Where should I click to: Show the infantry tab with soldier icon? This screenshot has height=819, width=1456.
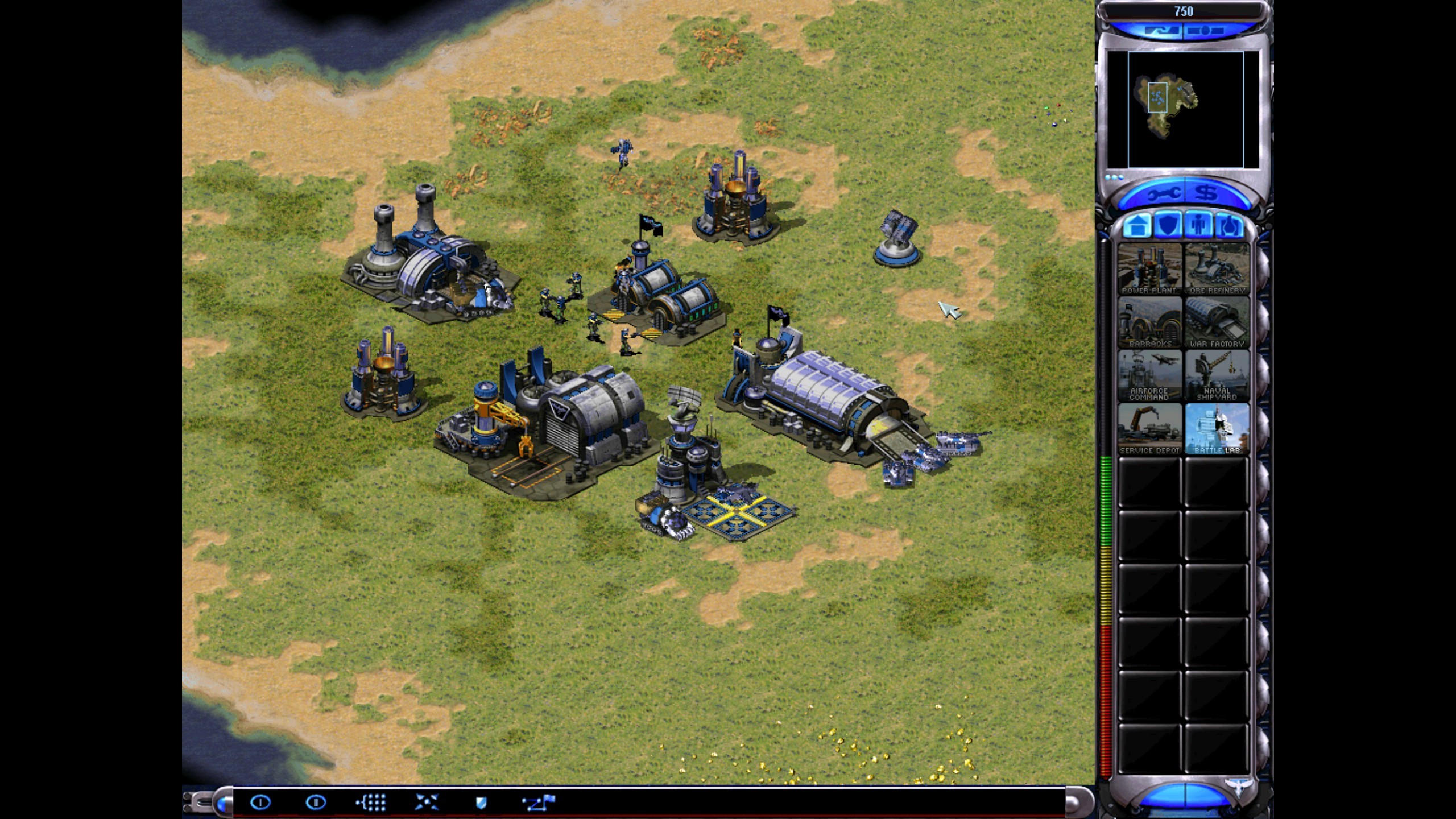tap(1199, 226)
